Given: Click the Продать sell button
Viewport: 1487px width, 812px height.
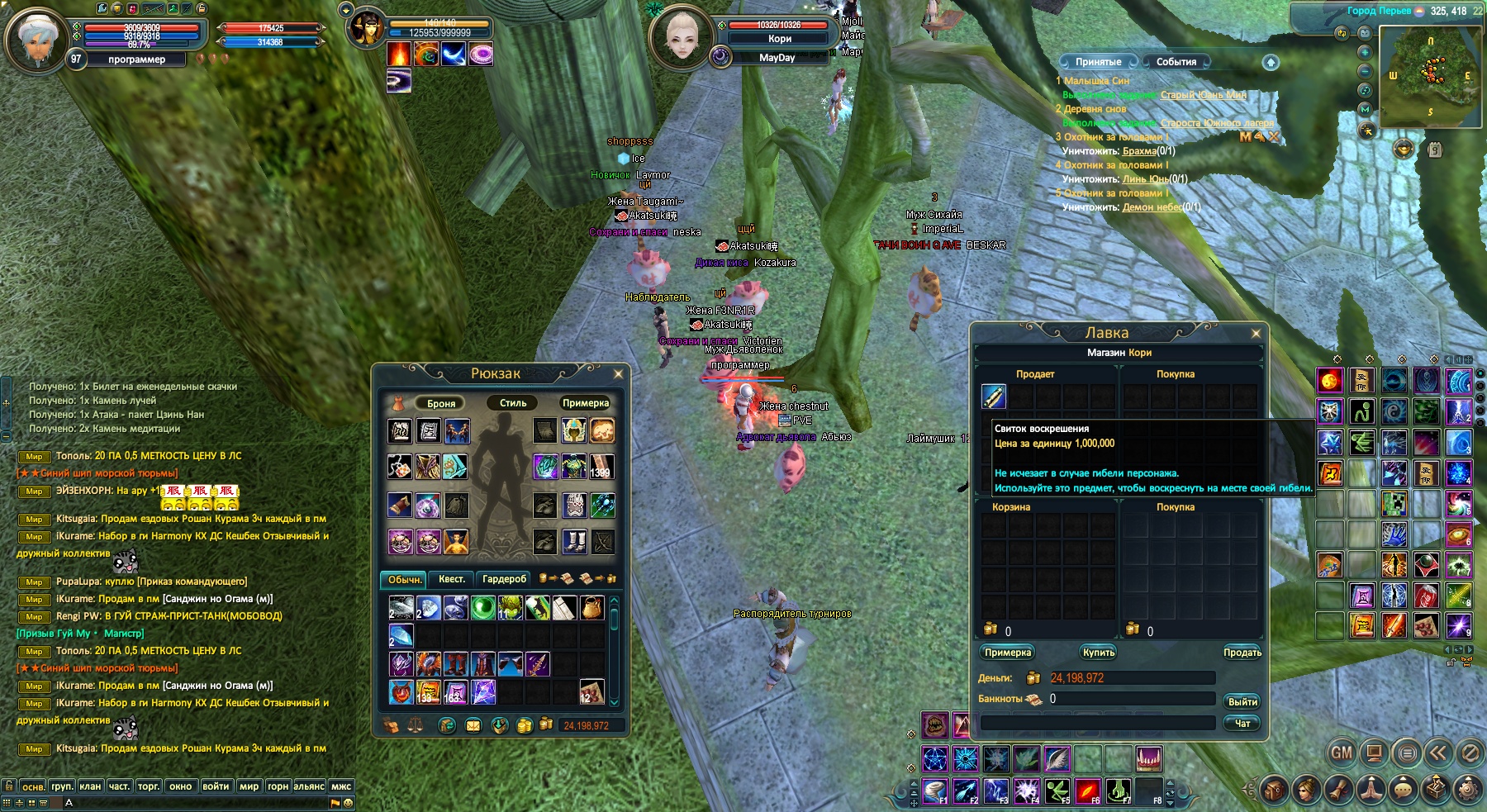Looking at the screenshot, I should point(1242,653).
